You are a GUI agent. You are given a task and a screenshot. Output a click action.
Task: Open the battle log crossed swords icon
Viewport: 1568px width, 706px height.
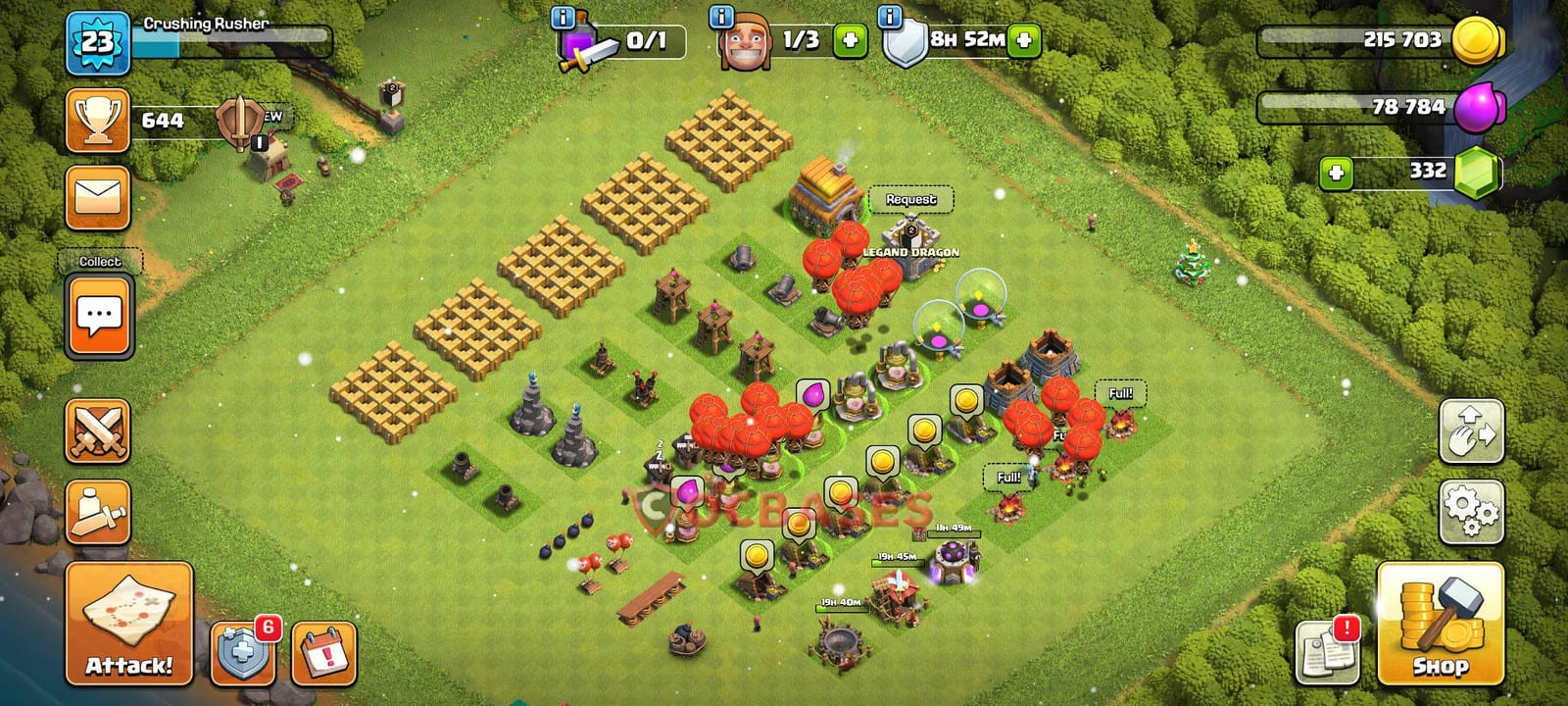(x=97, y=428)
